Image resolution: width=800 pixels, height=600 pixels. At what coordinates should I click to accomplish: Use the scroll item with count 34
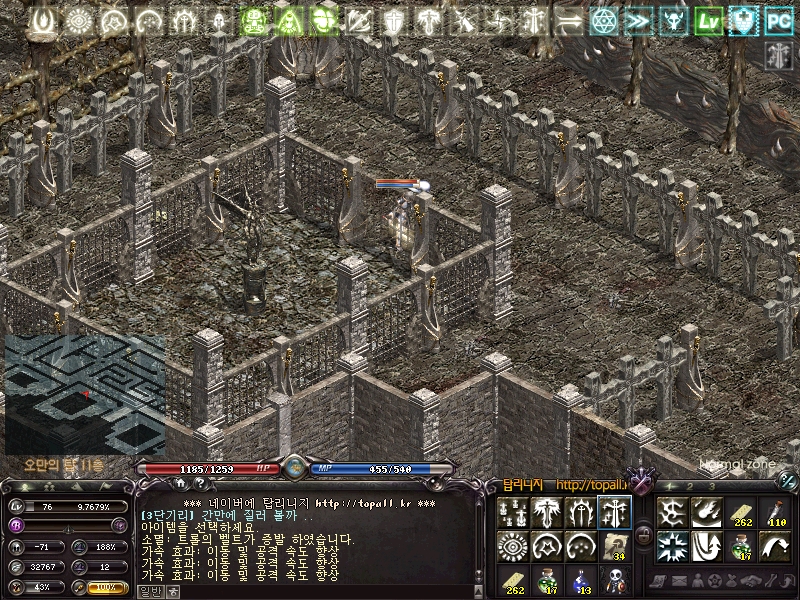(614, 546)
